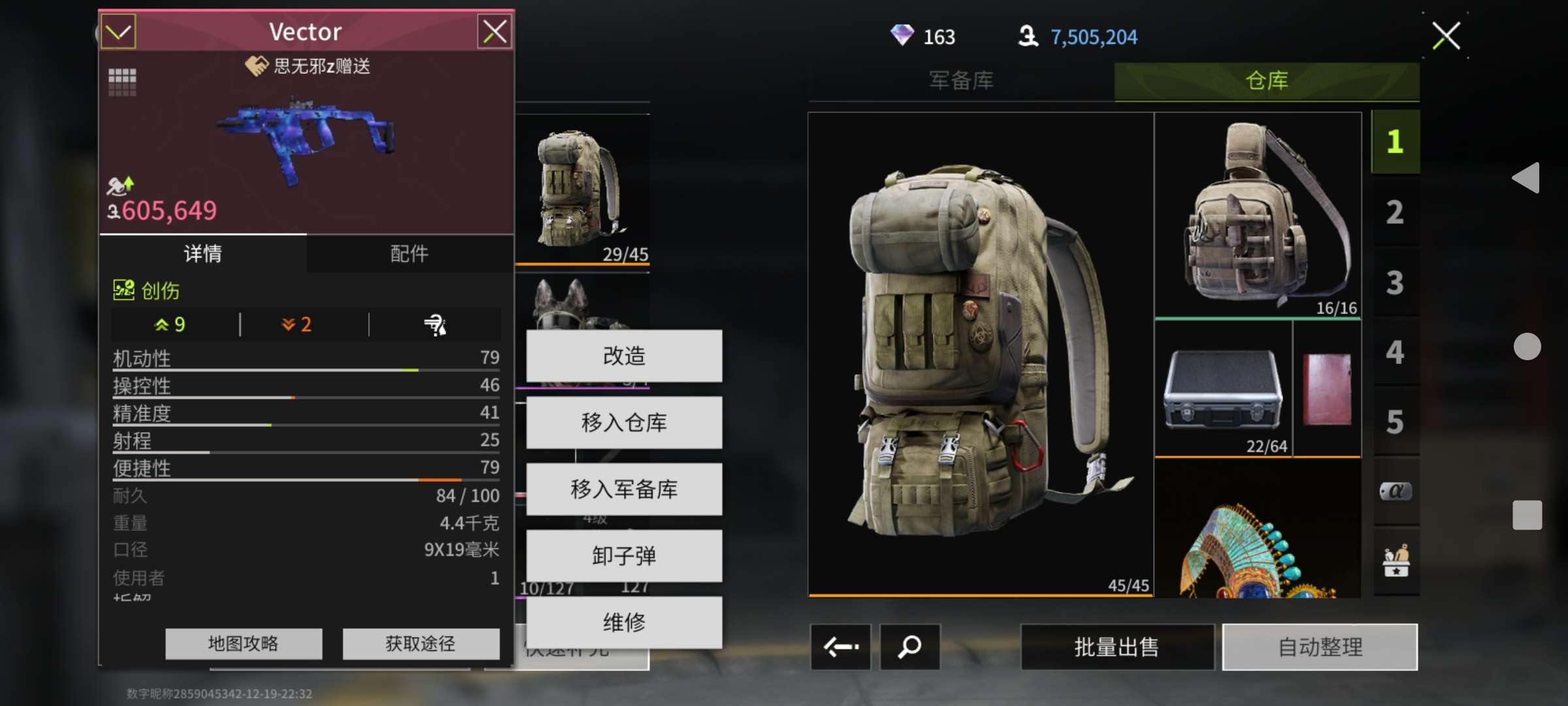The image size is (1568, 706).
Task: Select the 详情 details tab
Action: (203, 254)
